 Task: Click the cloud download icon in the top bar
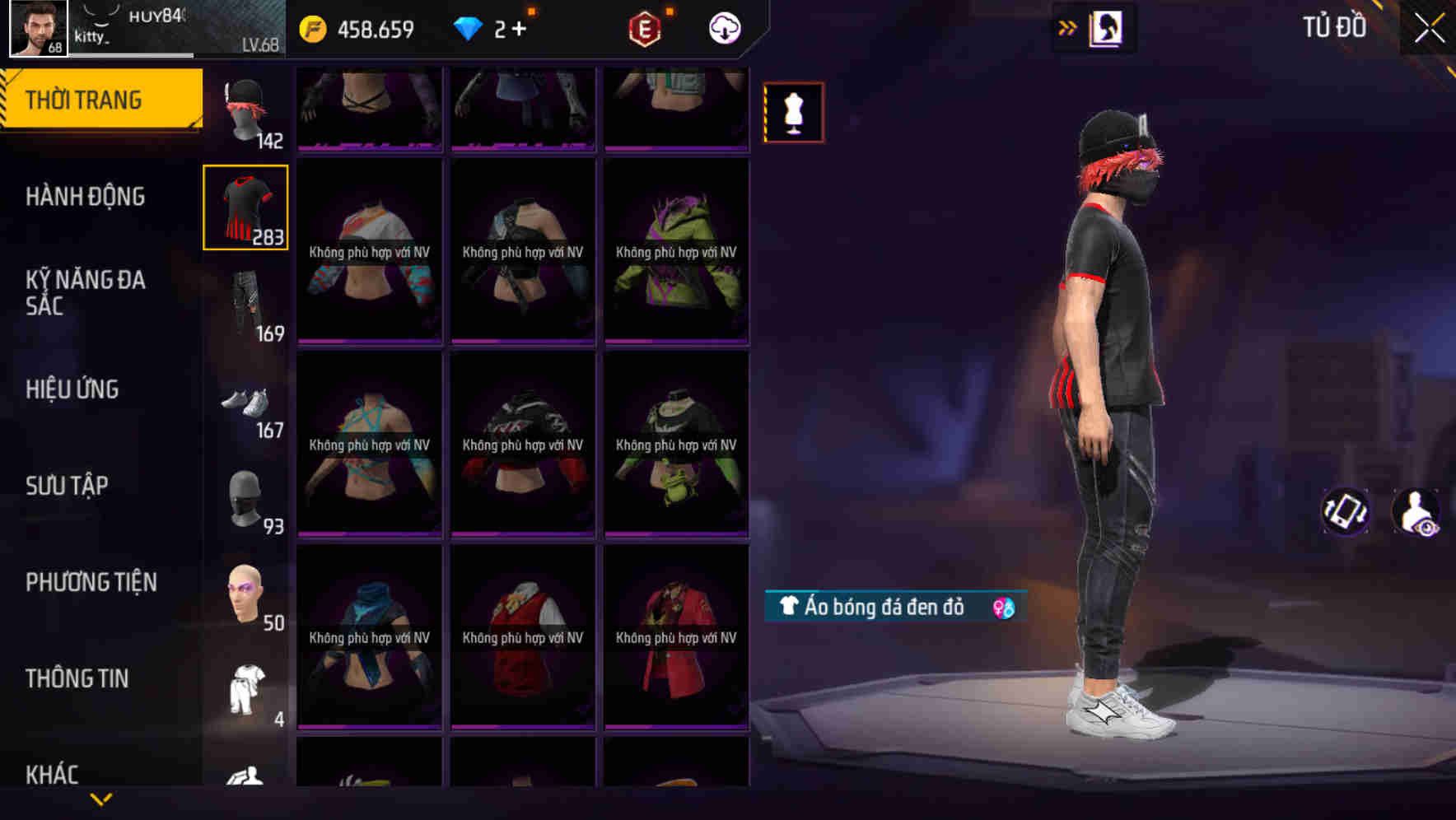pos(722,27)
